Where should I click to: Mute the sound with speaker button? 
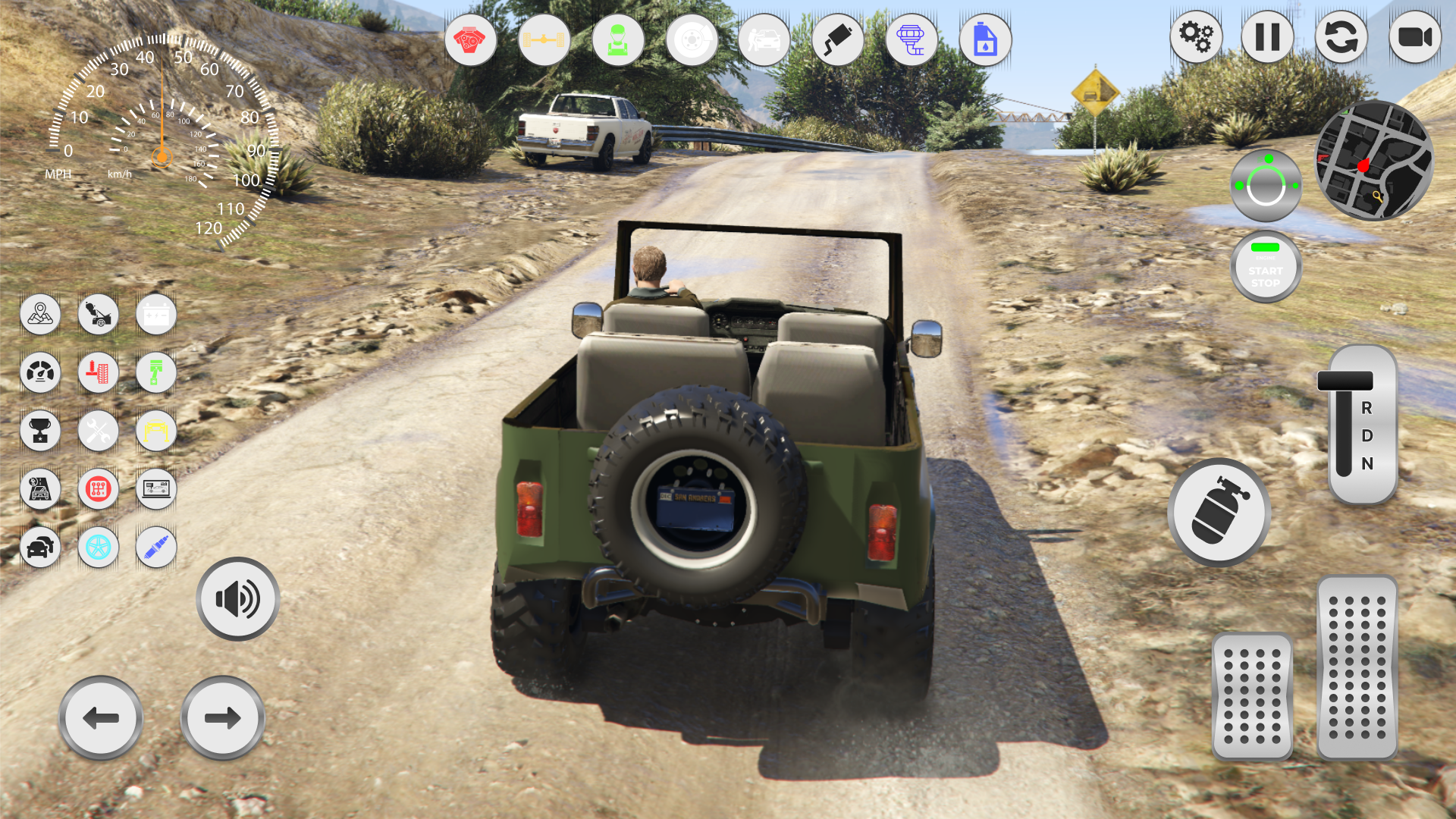pyautogui.click(x=237, y=598)
